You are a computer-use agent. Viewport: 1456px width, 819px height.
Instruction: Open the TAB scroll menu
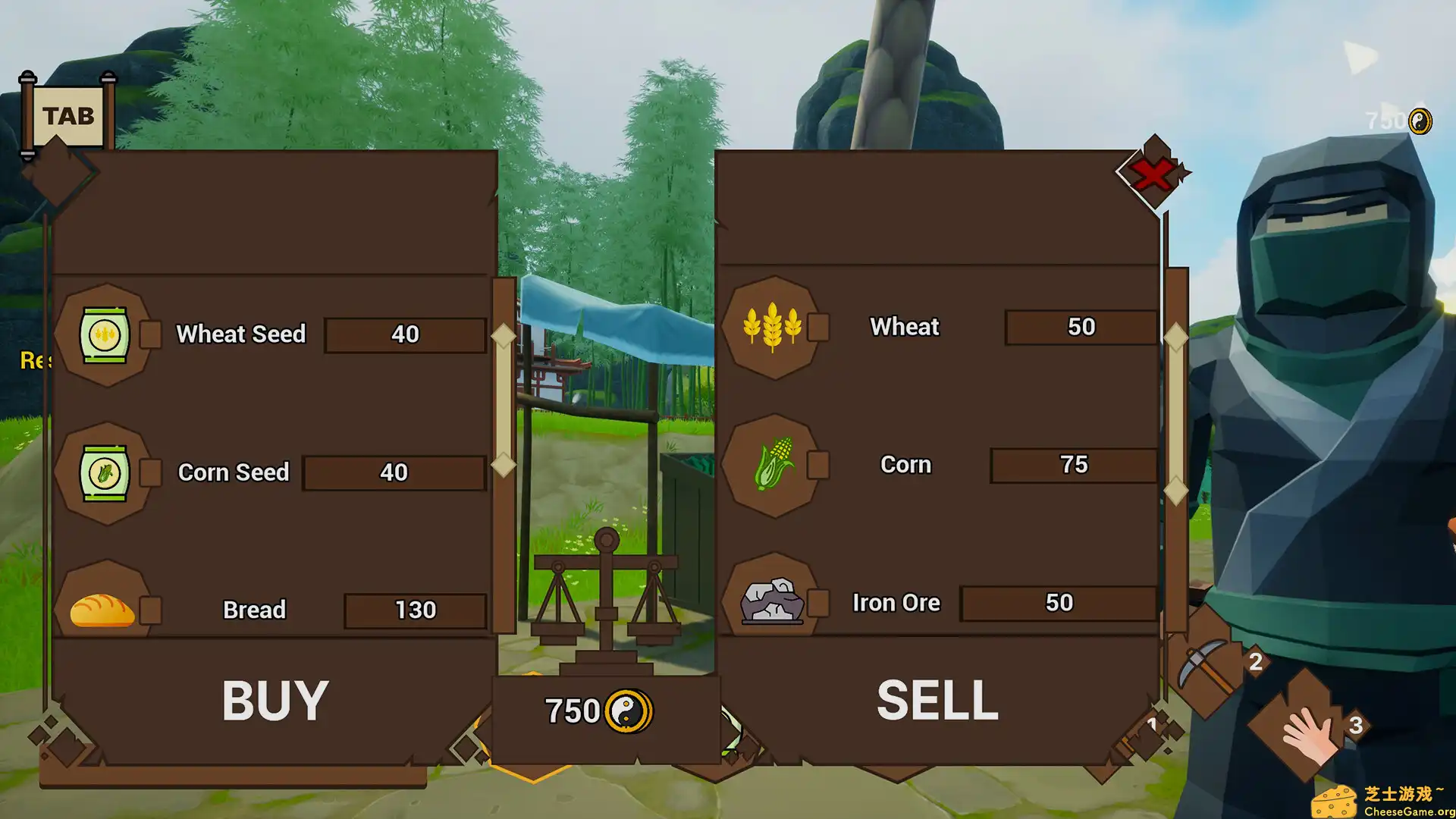tap(70, 115)
